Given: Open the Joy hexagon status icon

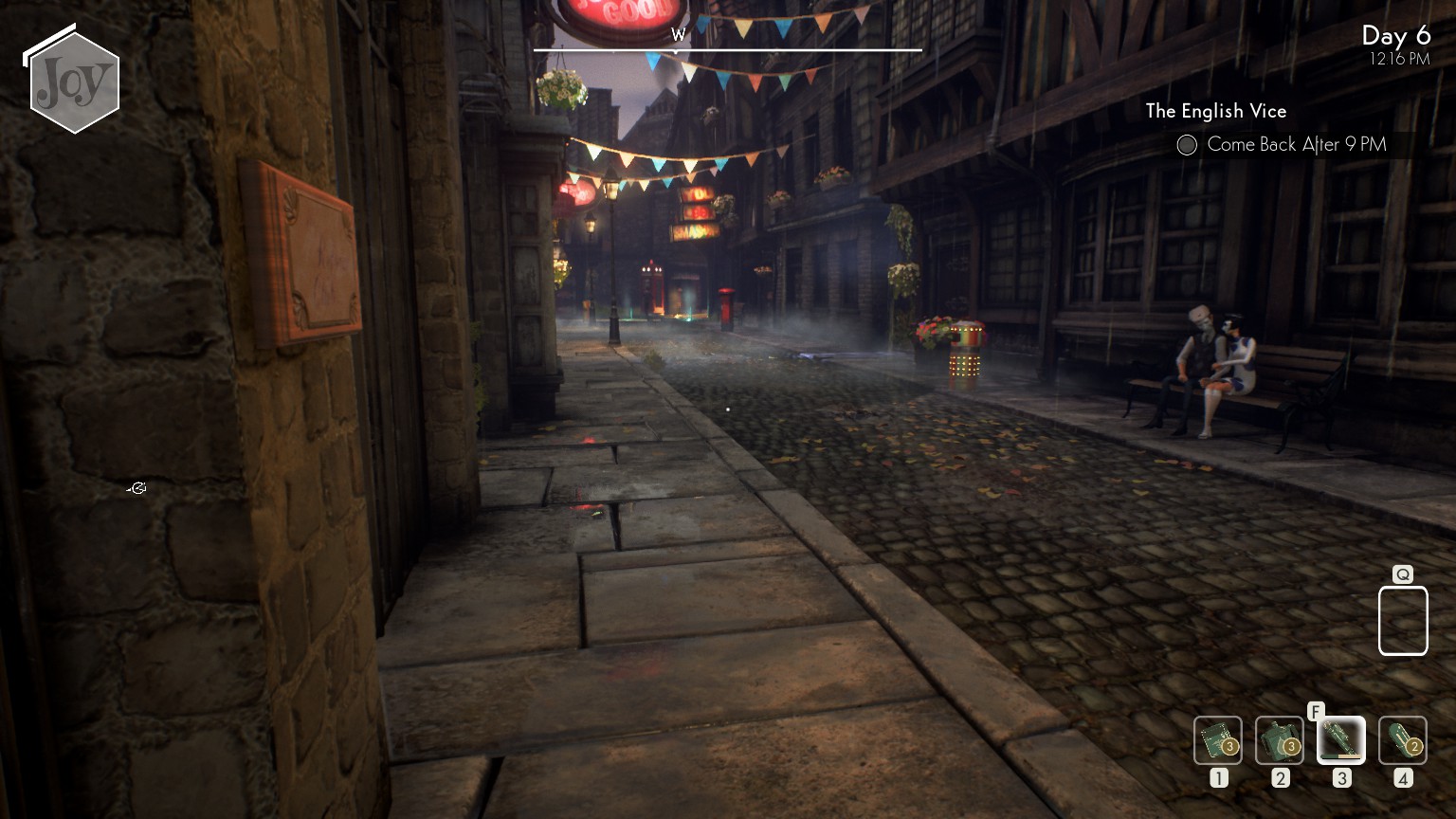Looking at the screenshot, I should pos(74,83).
